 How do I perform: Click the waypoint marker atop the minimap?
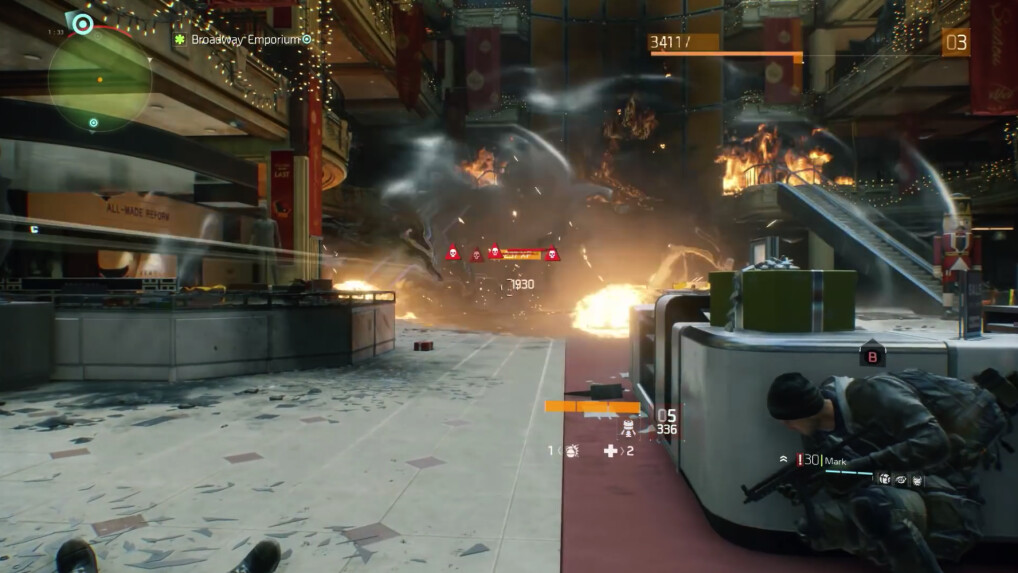click(80, 23)
